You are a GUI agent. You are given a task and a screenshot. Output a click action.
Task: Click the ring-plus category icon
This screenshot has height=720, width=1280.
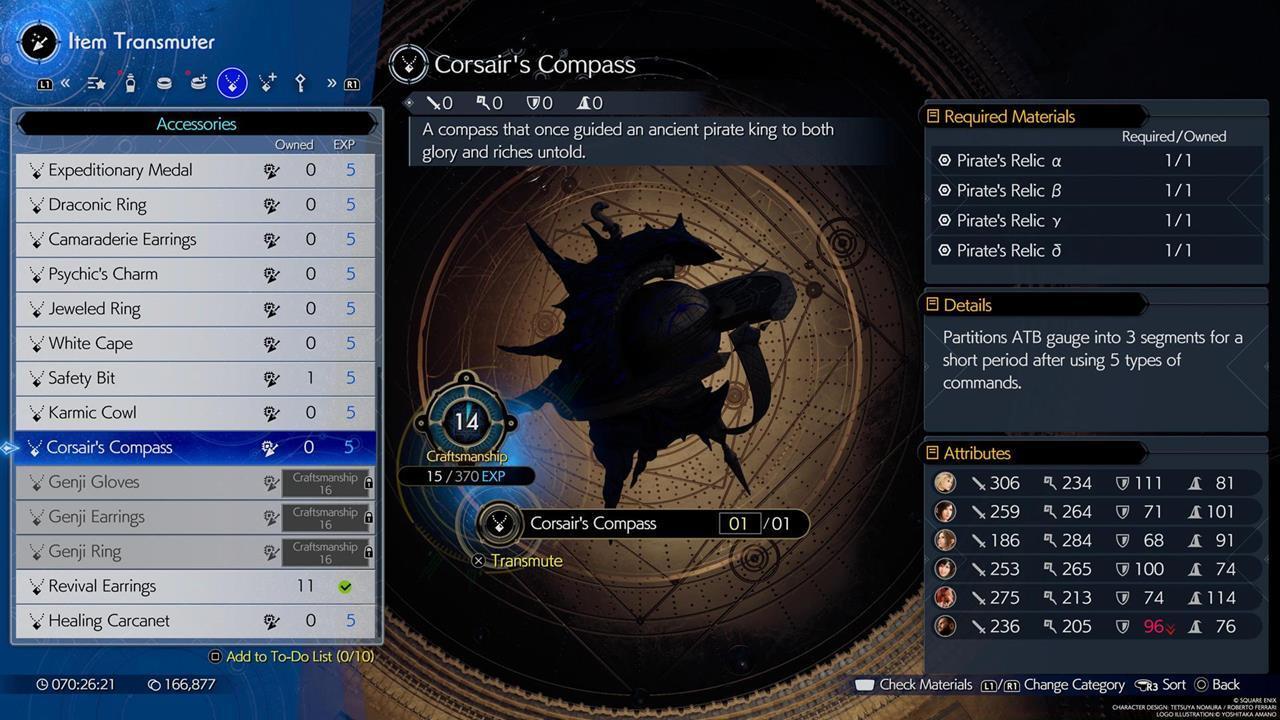click(x=197, y=83)
